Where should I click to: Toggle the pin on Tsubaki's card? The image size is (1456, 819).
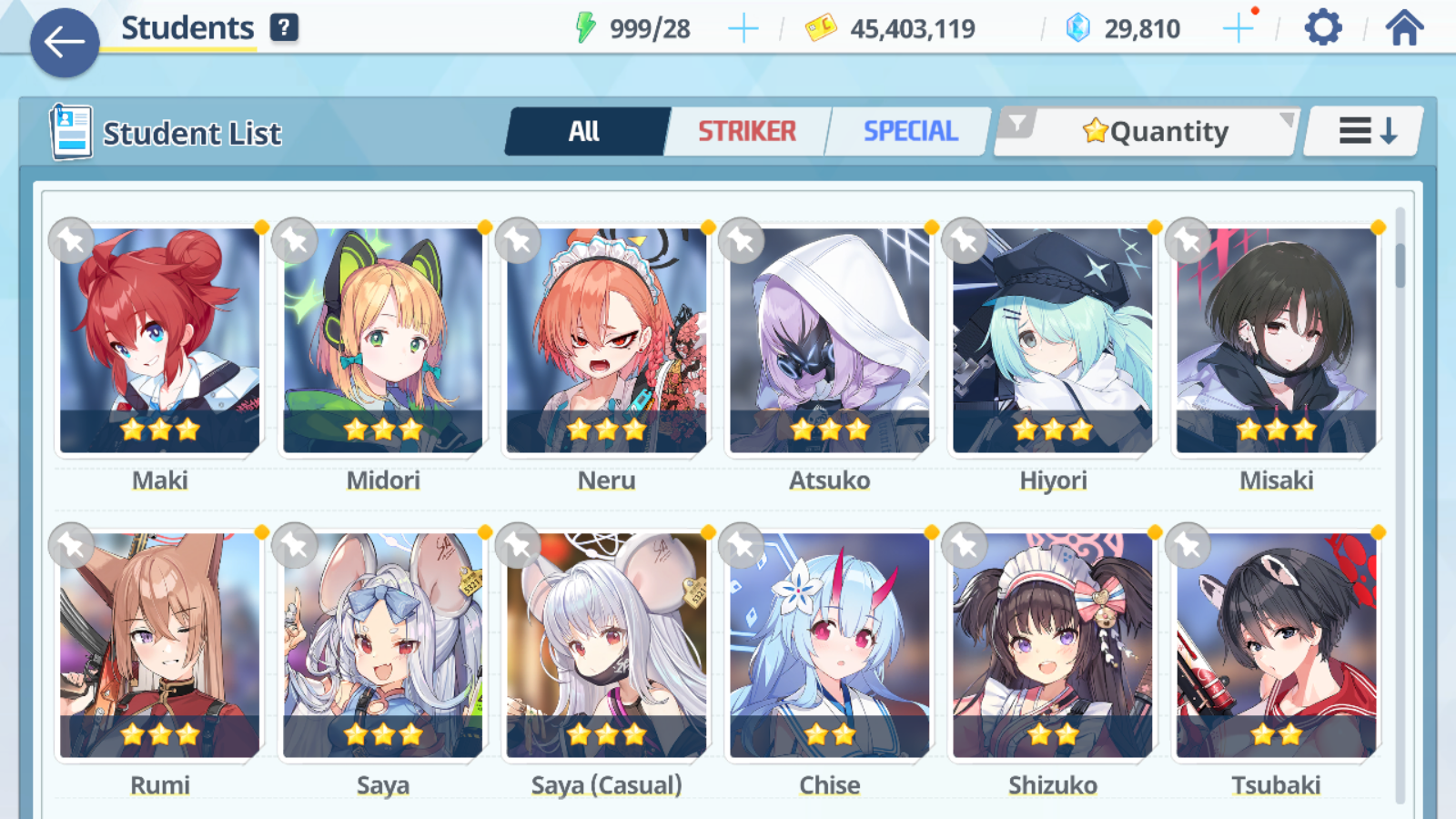(1188, 545)
